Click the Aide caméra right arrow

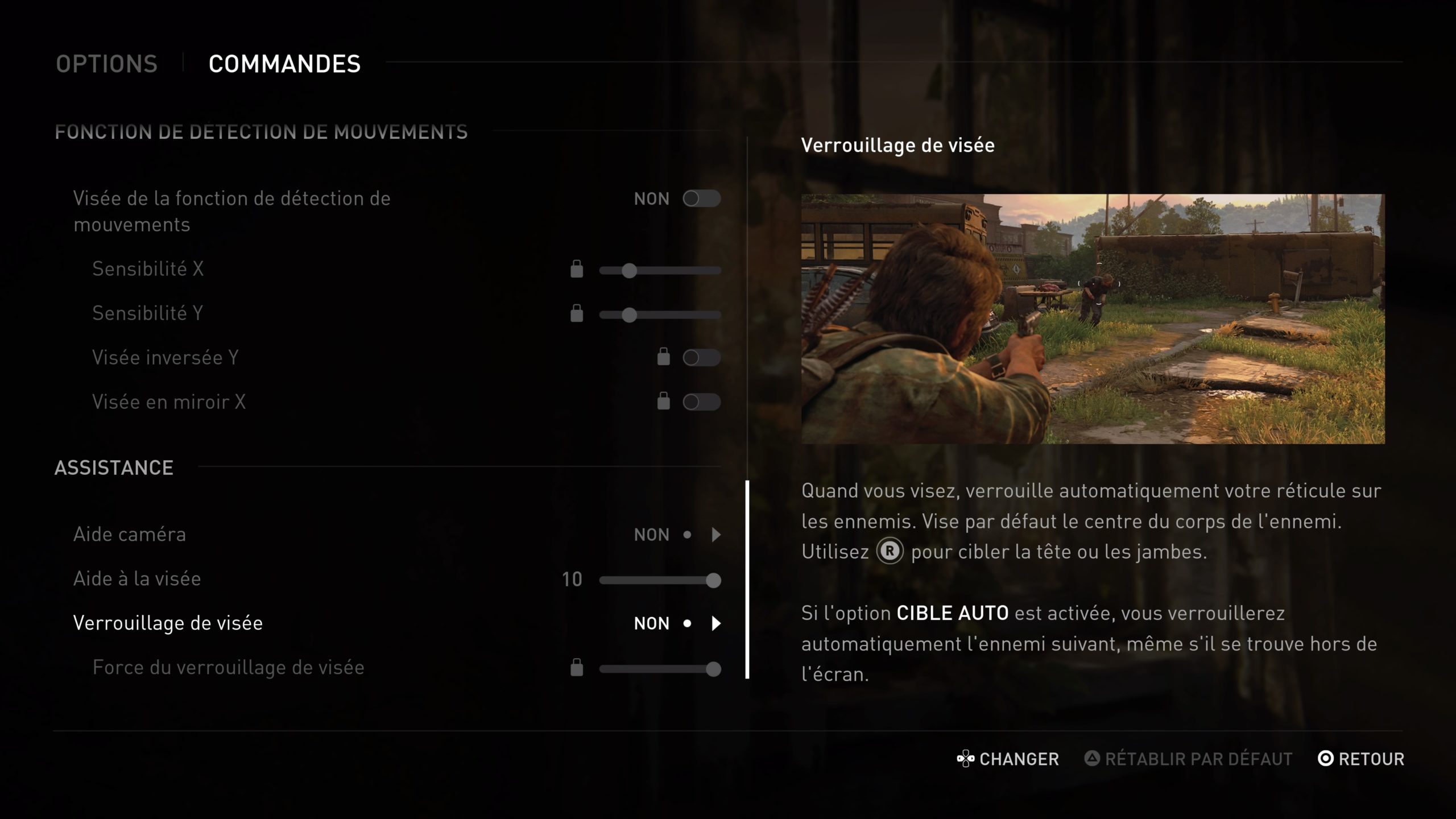pos(716,535)
